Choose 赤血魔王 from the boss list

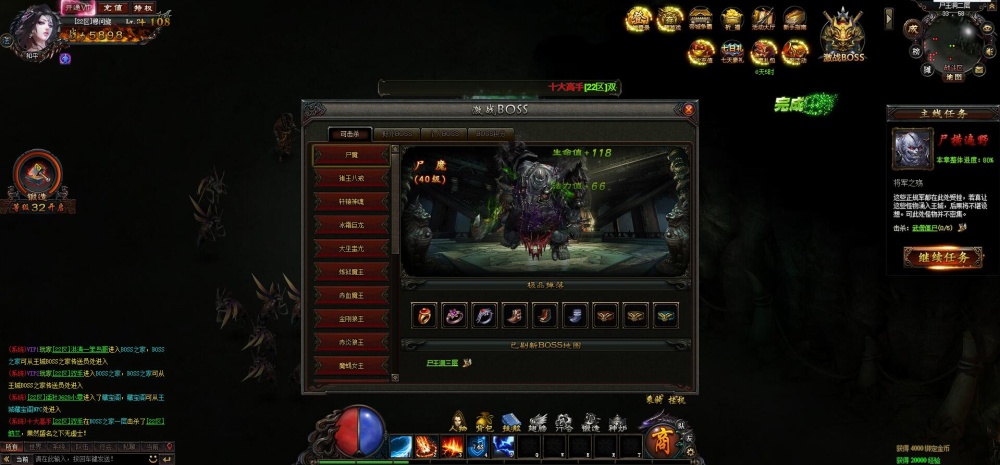click(351, 295)
